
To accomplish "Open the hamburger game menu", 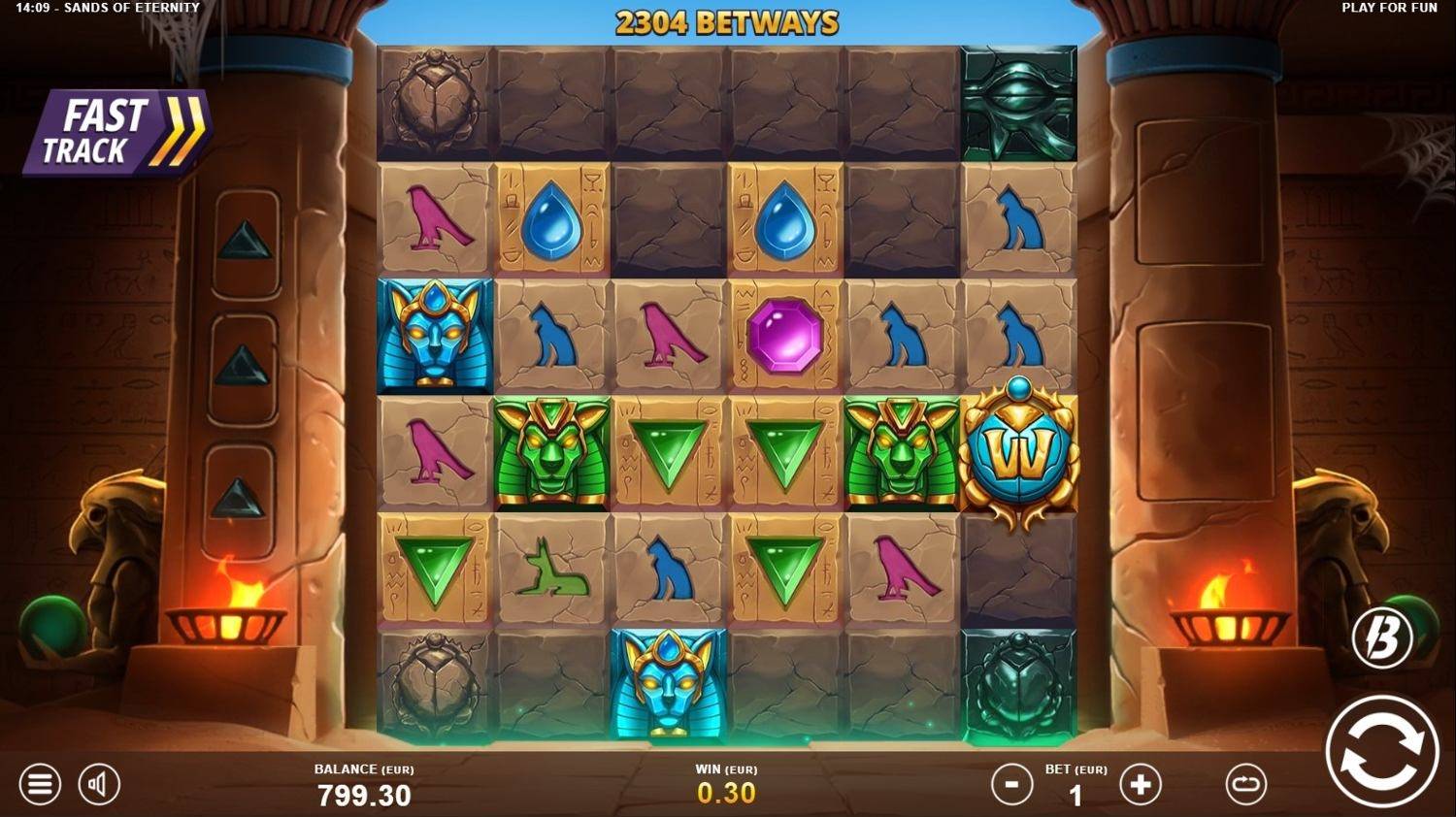I will tap(38, 784).
